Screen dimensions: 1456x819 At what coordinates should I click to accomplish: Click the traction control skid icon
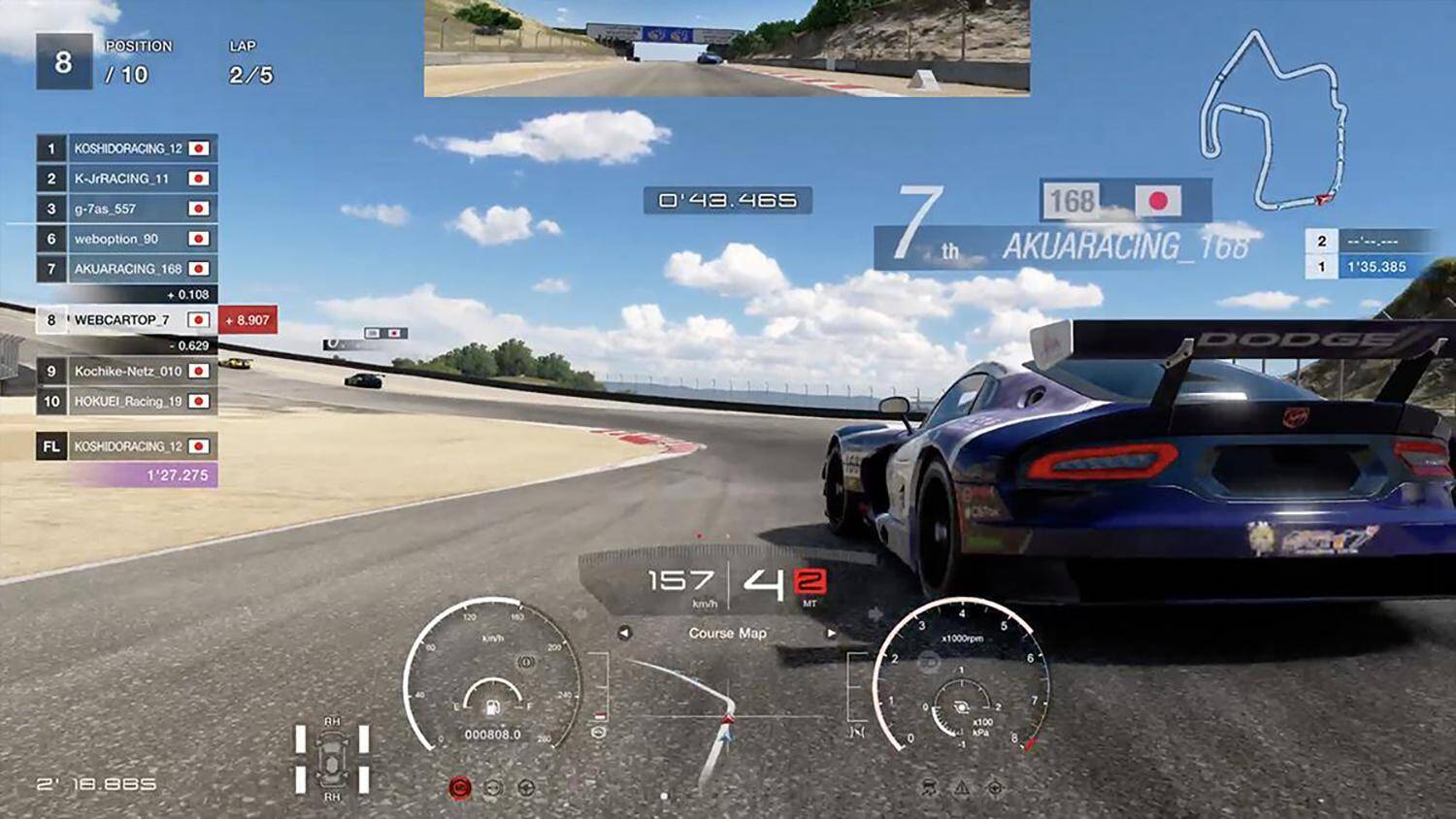(x=929, y=788)
